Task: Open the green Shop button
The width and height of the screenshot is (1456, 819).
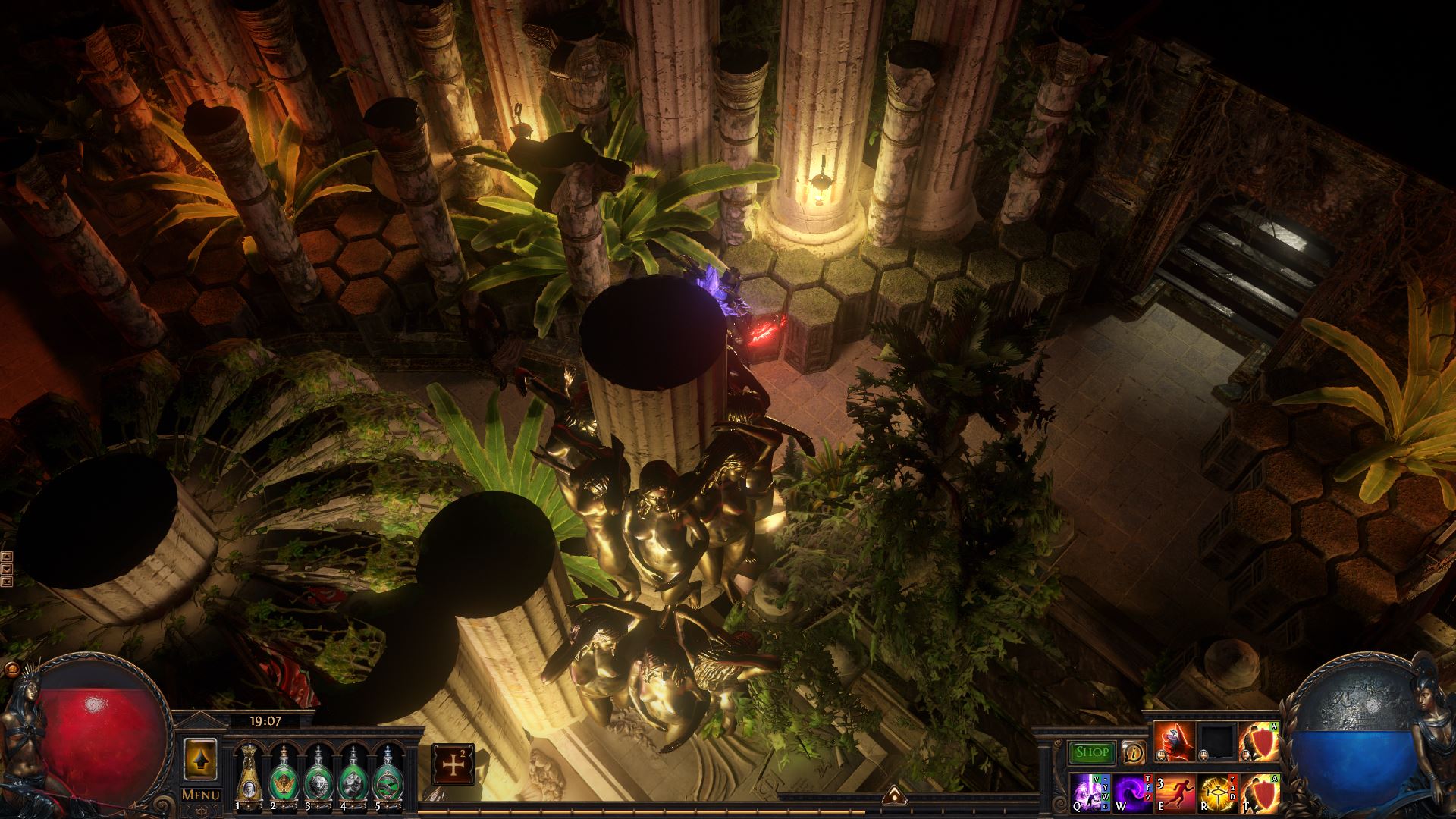Action: click(1092, 753)
